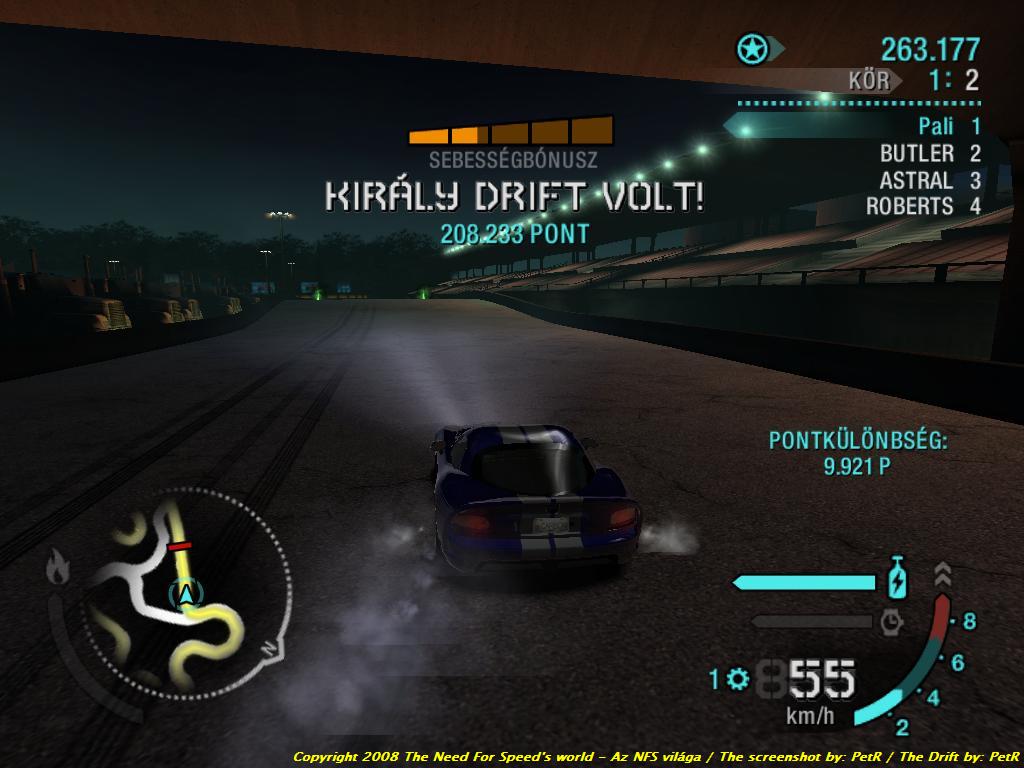This screenshot has height=768, width=1024.
Task: Click the player arrow marker on the minimap
Action: pos(184,593)
